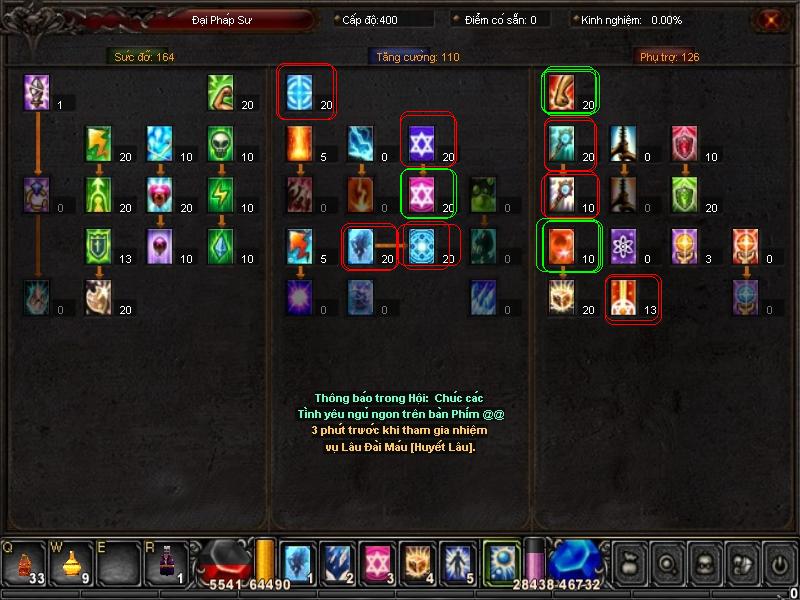Choose the green skull skill level 10
Image resolution: width=800 pixels, height=600 pixels.
click(222, 143)
